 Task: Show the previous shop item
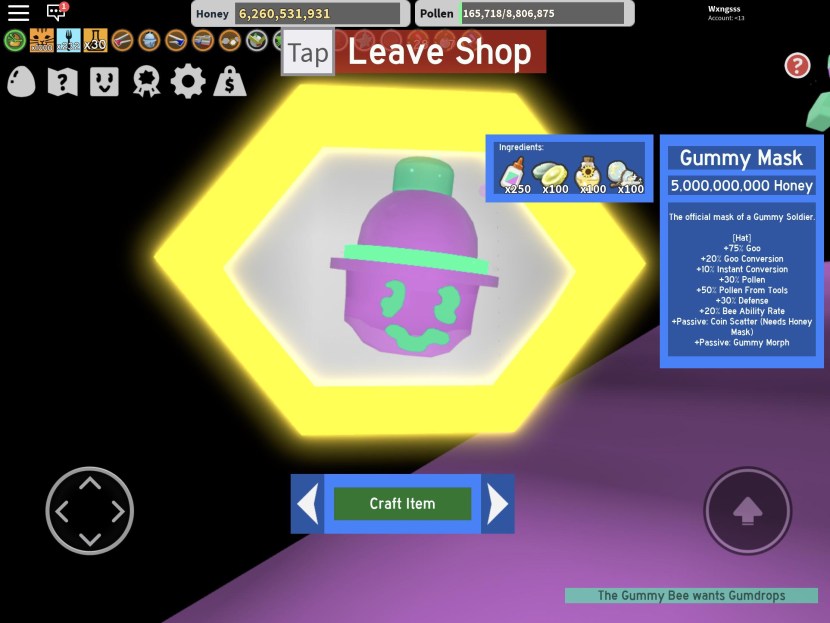[308, 504]
